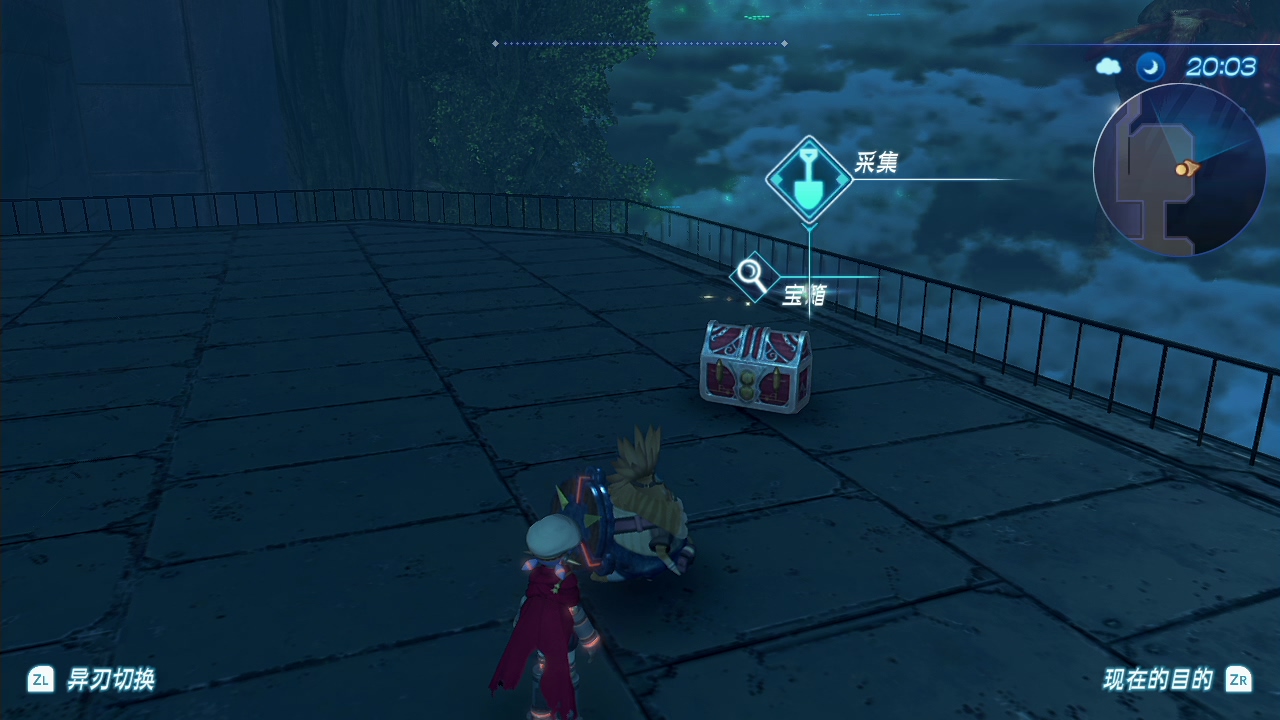Show the 现在的目的 current objective

(x=1158, y=680)
